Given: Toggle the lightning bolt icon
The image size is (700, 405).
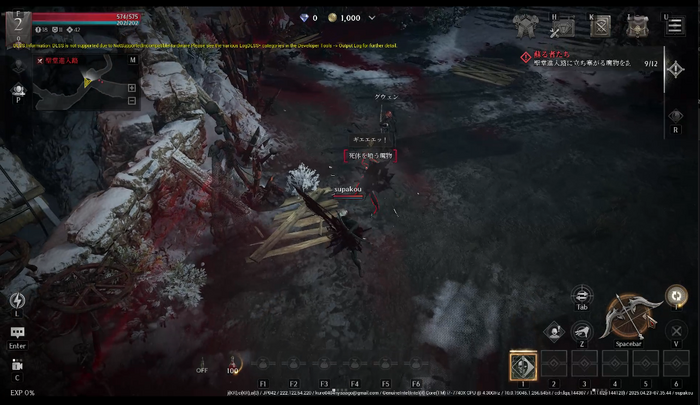Looking at the screenshot, I should coord(17,300).
